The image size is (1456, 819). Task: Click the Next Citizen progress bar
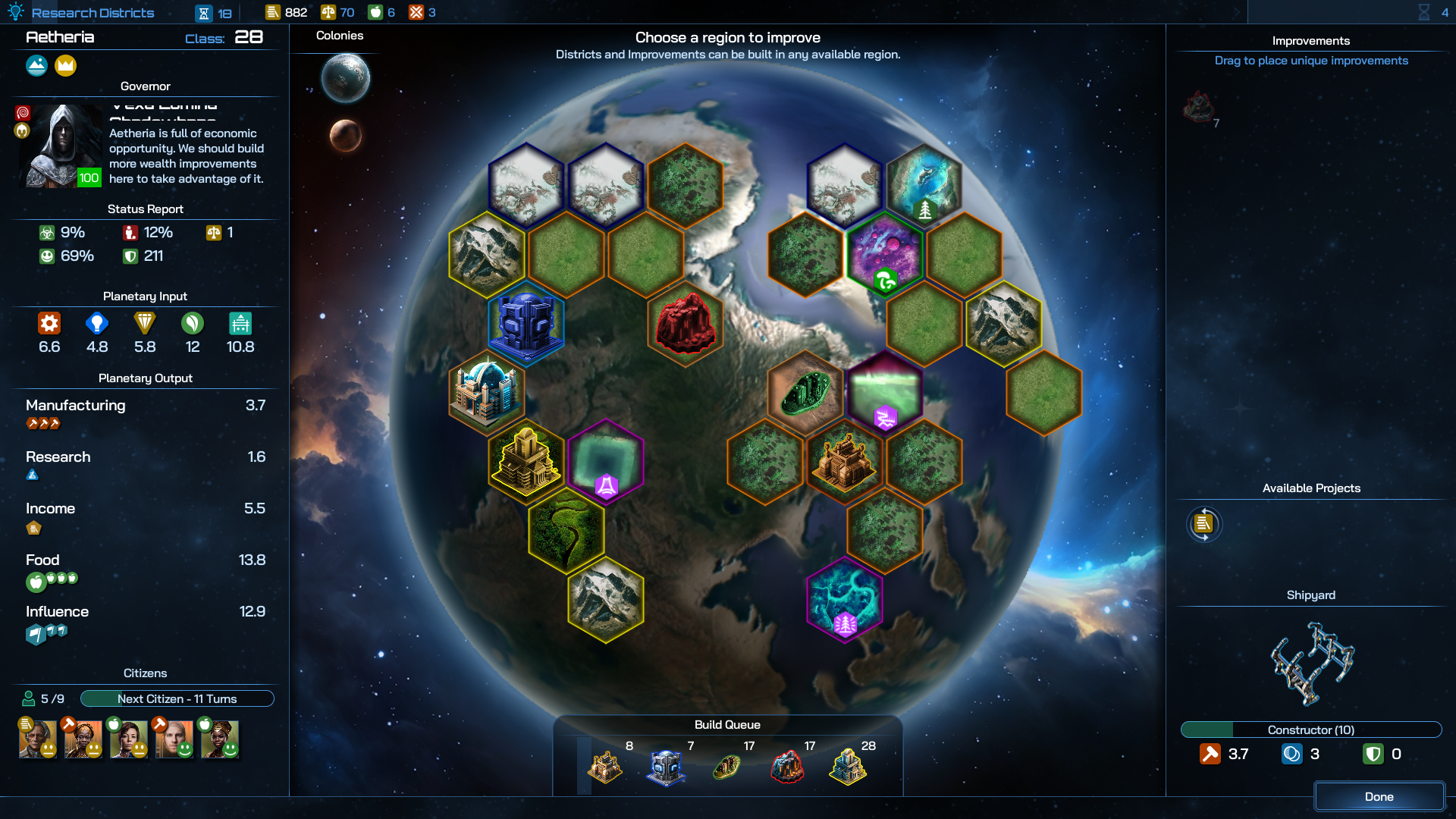(177, 698)
